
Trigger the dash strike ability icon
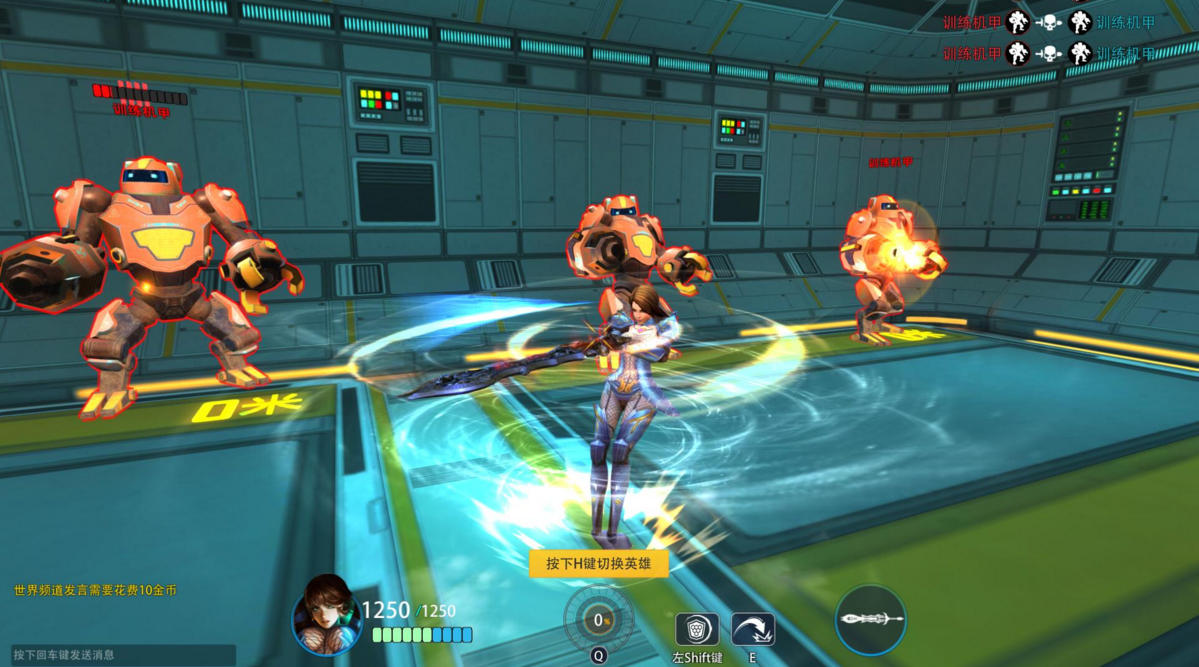(752, 630)
